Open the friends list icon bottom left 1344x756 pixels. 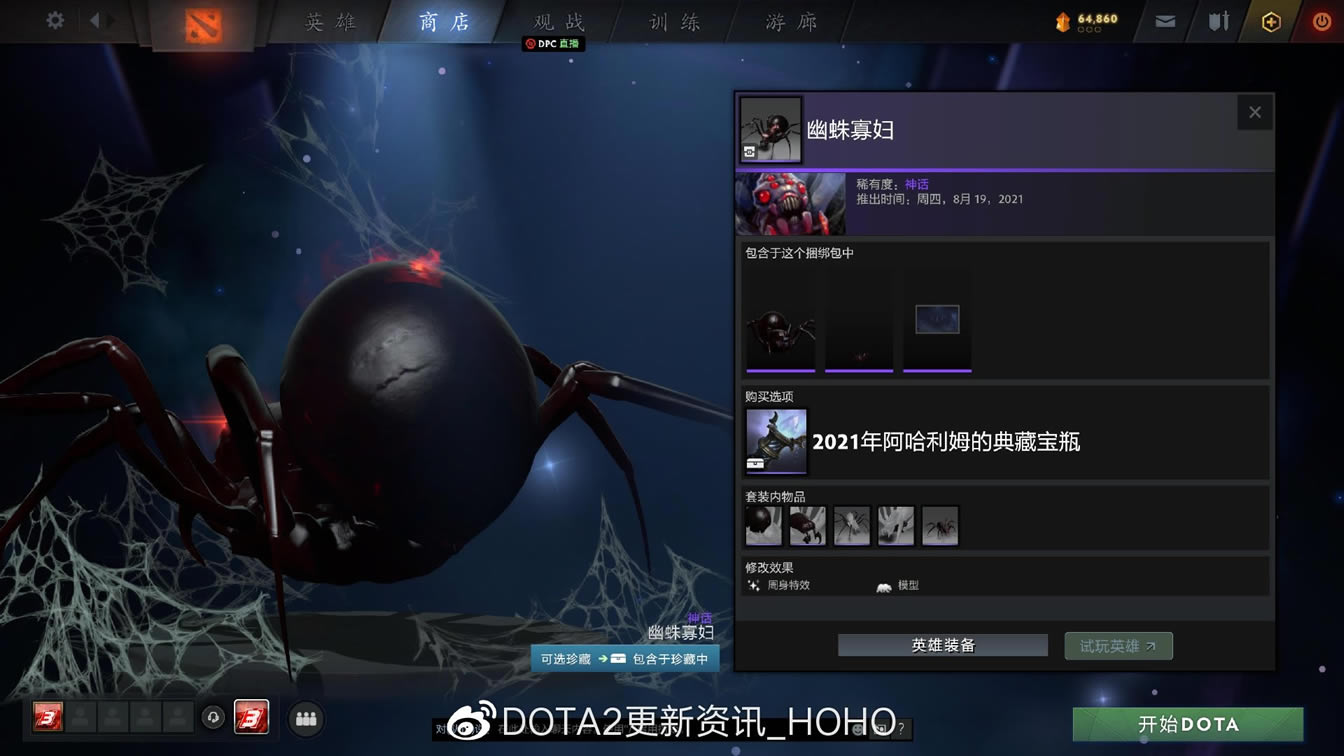pyautogui.click(x=306, y=719)
